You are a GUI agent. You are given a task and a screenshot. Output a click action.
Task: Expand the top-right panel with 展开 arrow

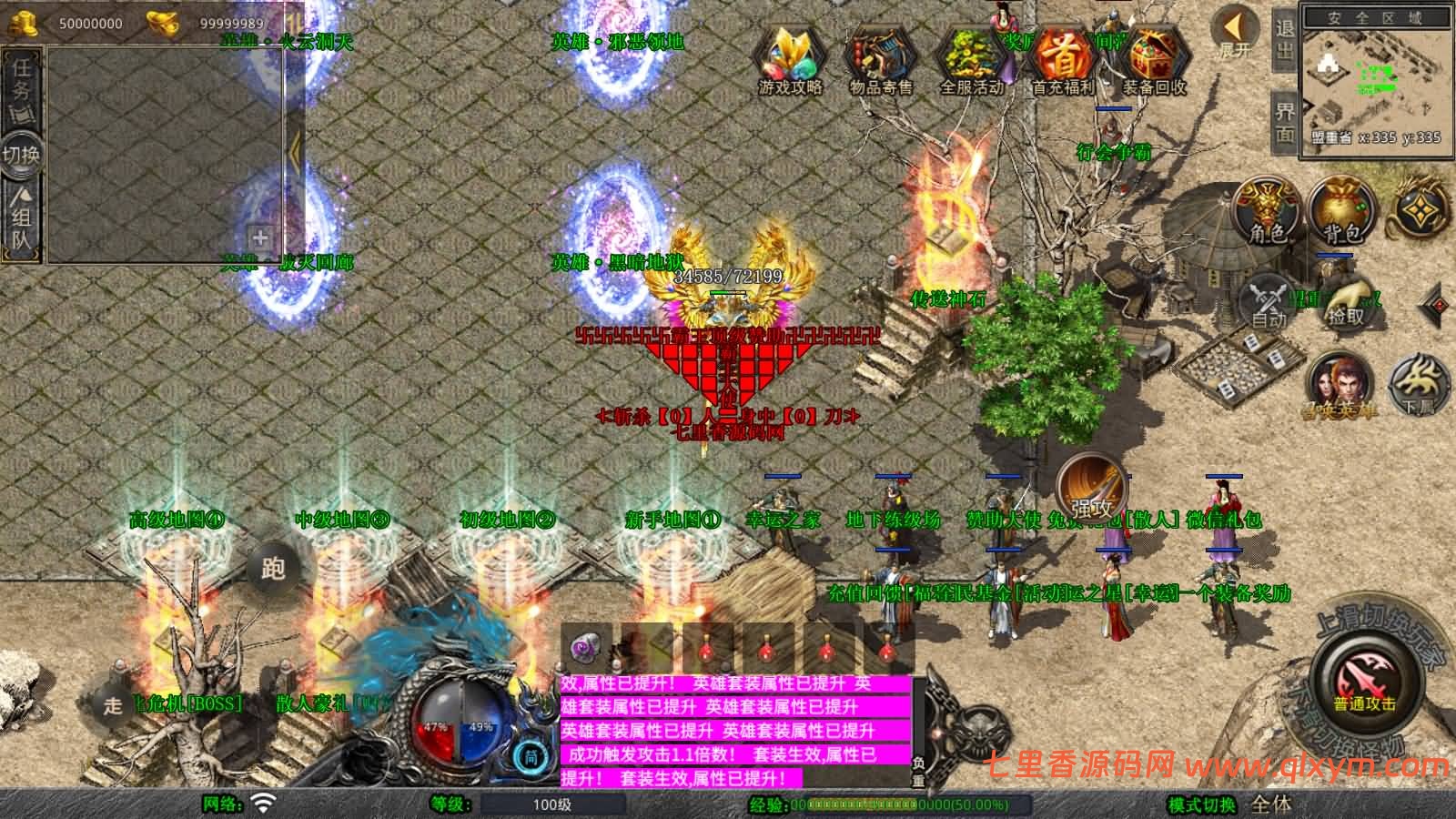(1234, 27)
